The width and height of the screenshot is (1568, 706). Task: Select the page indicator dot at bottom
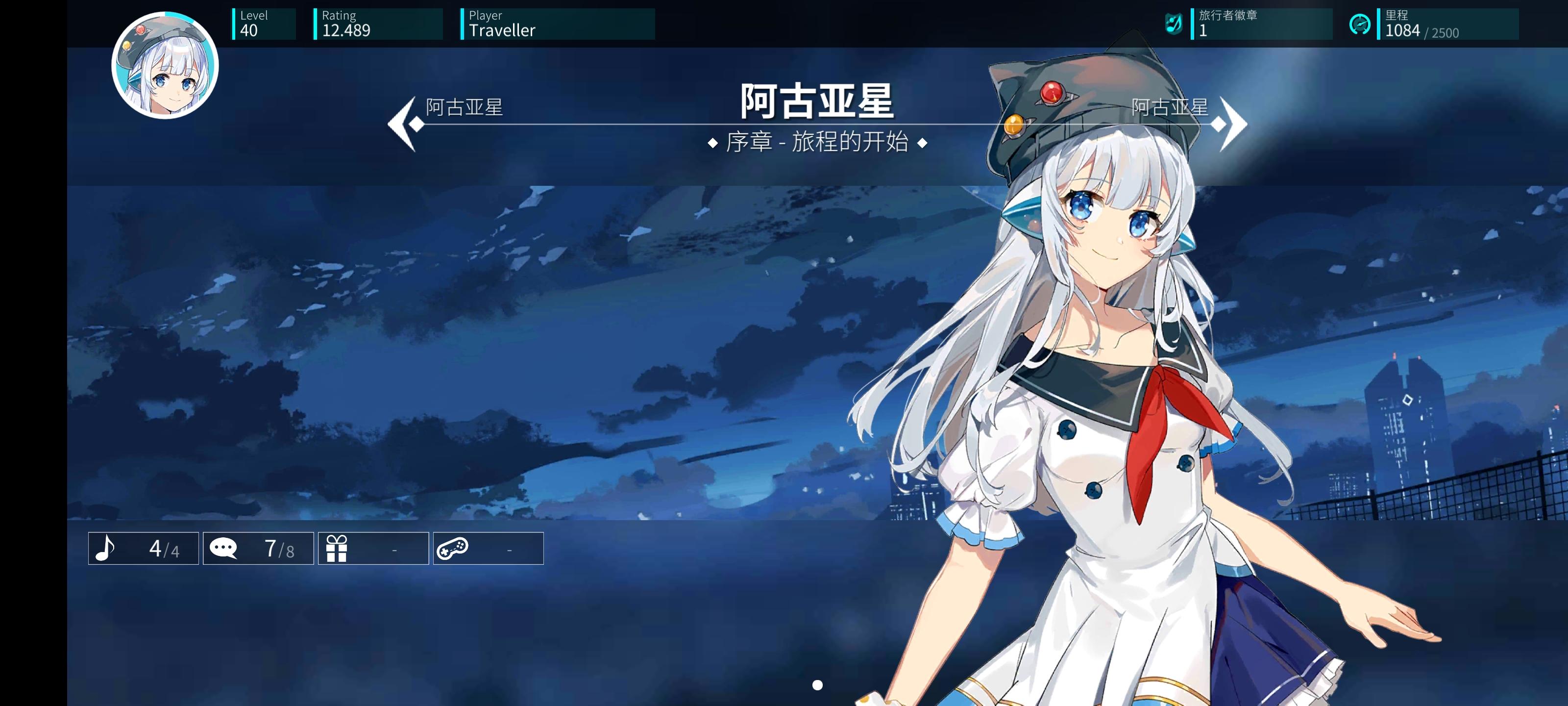point(817,685)
